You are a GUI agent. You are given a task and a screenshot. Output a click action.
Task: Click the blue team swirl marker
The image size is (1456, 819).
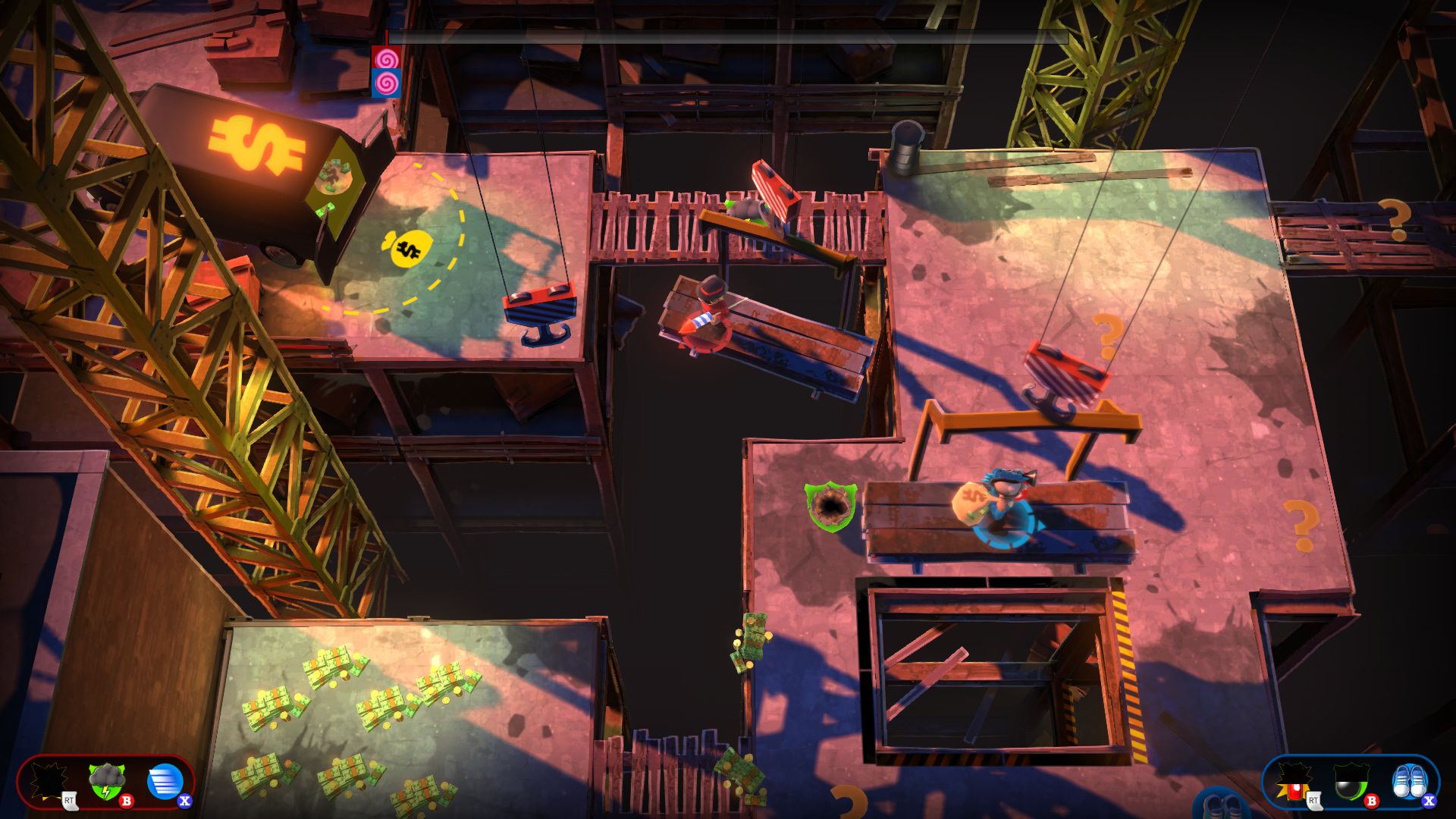(x=387, y=83)
